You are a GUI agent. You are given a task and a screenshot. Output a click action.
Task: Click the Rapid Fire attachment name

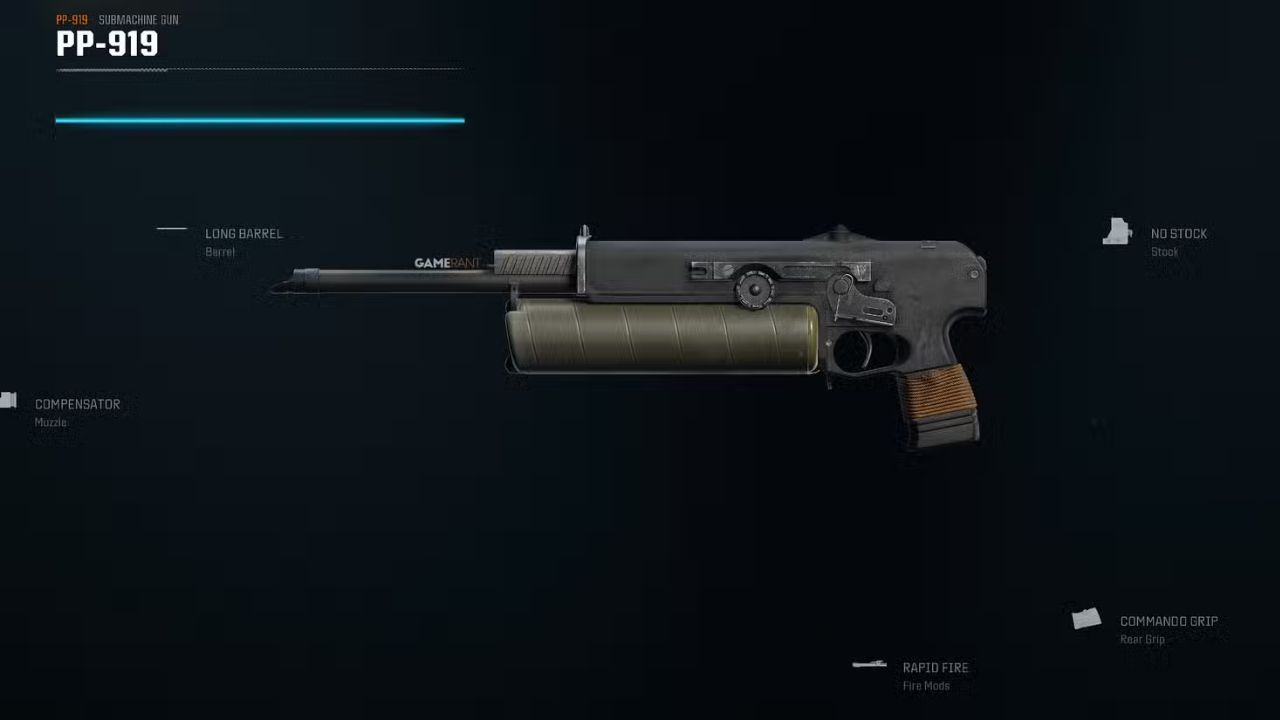coord(936,667)
